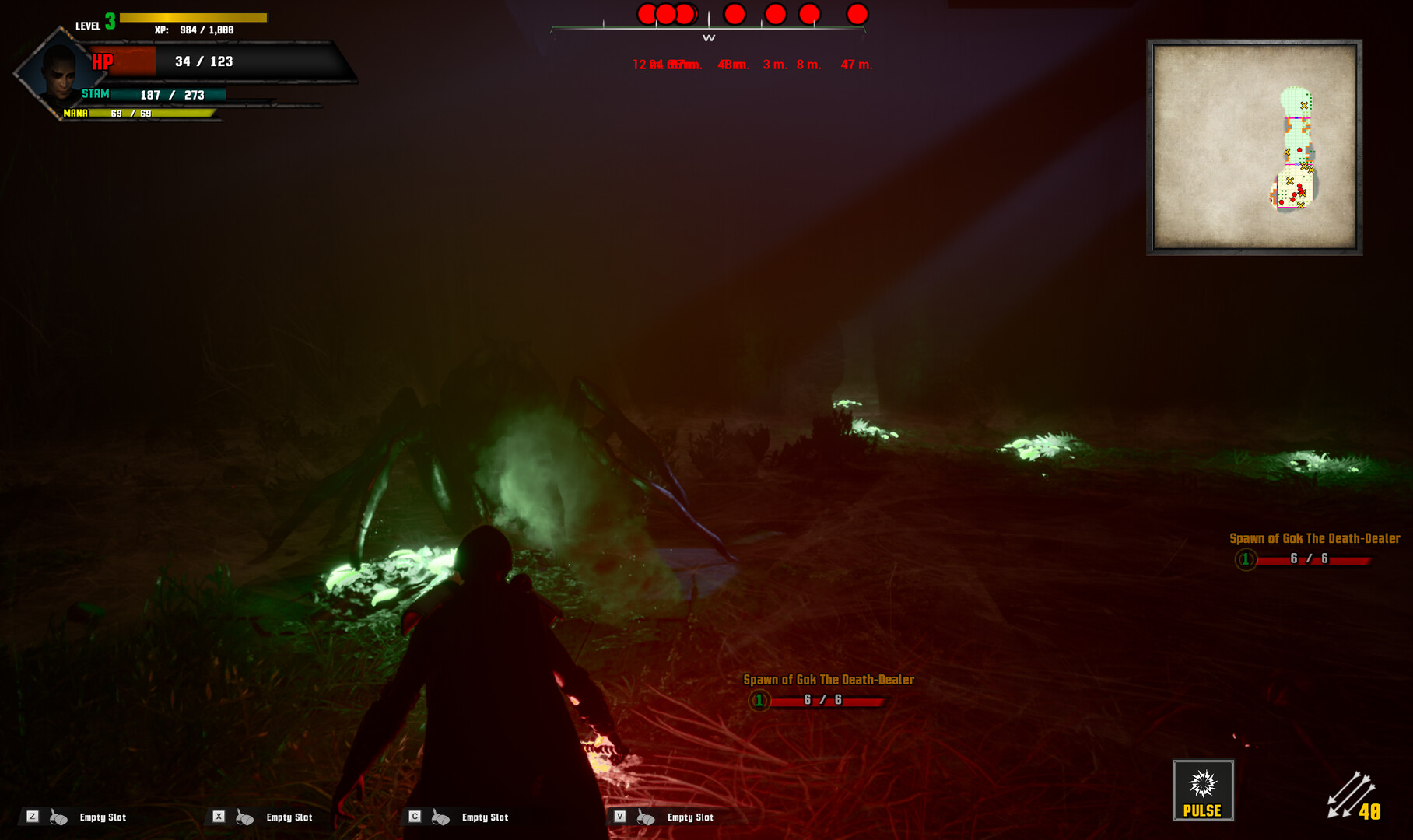Select the arrows ammo icon
Viewport: 1413px width, 840px height.
(1350, 795)
